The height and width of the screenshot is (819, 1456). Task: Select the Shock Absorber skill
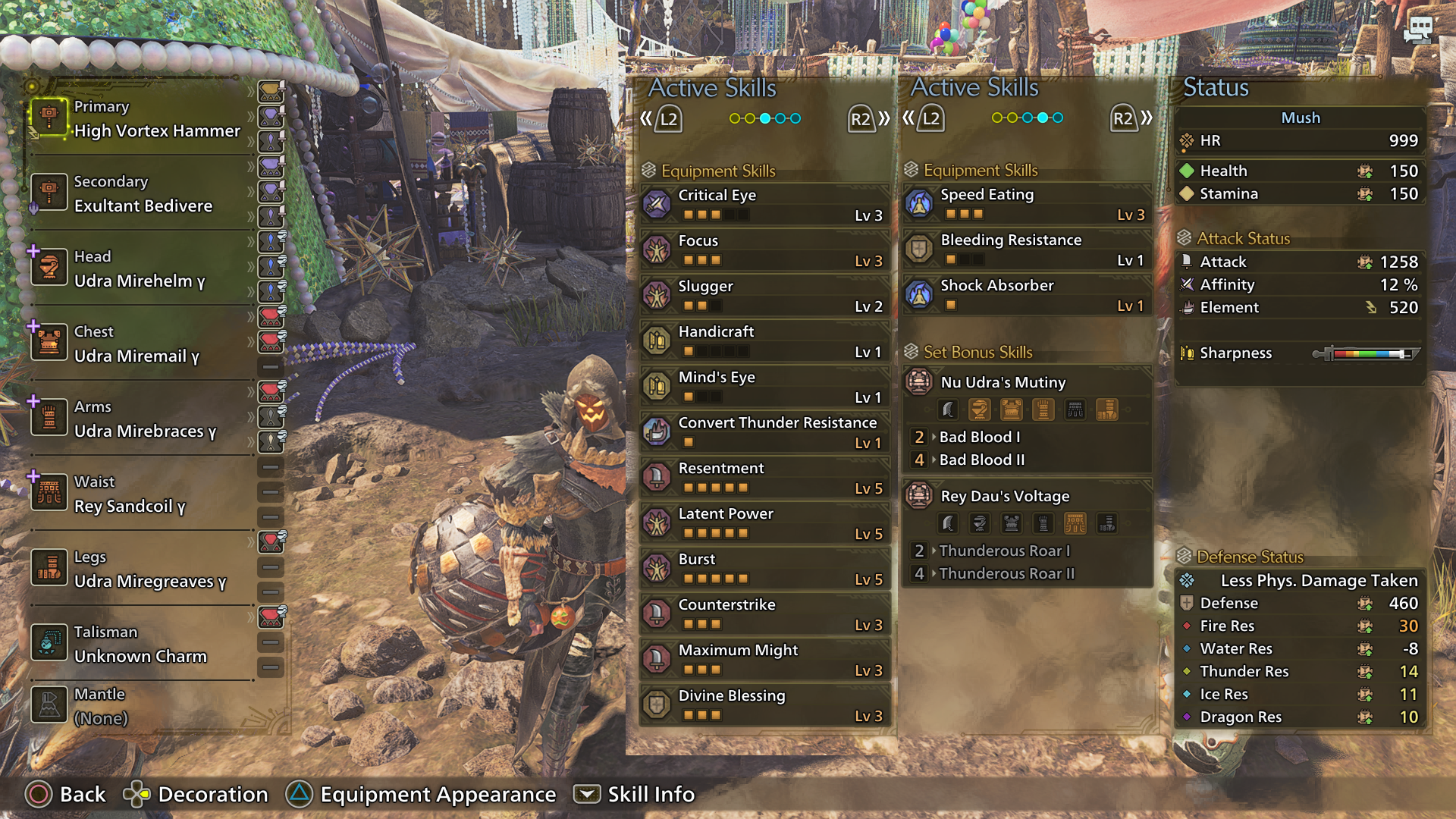click(1027, 295)
